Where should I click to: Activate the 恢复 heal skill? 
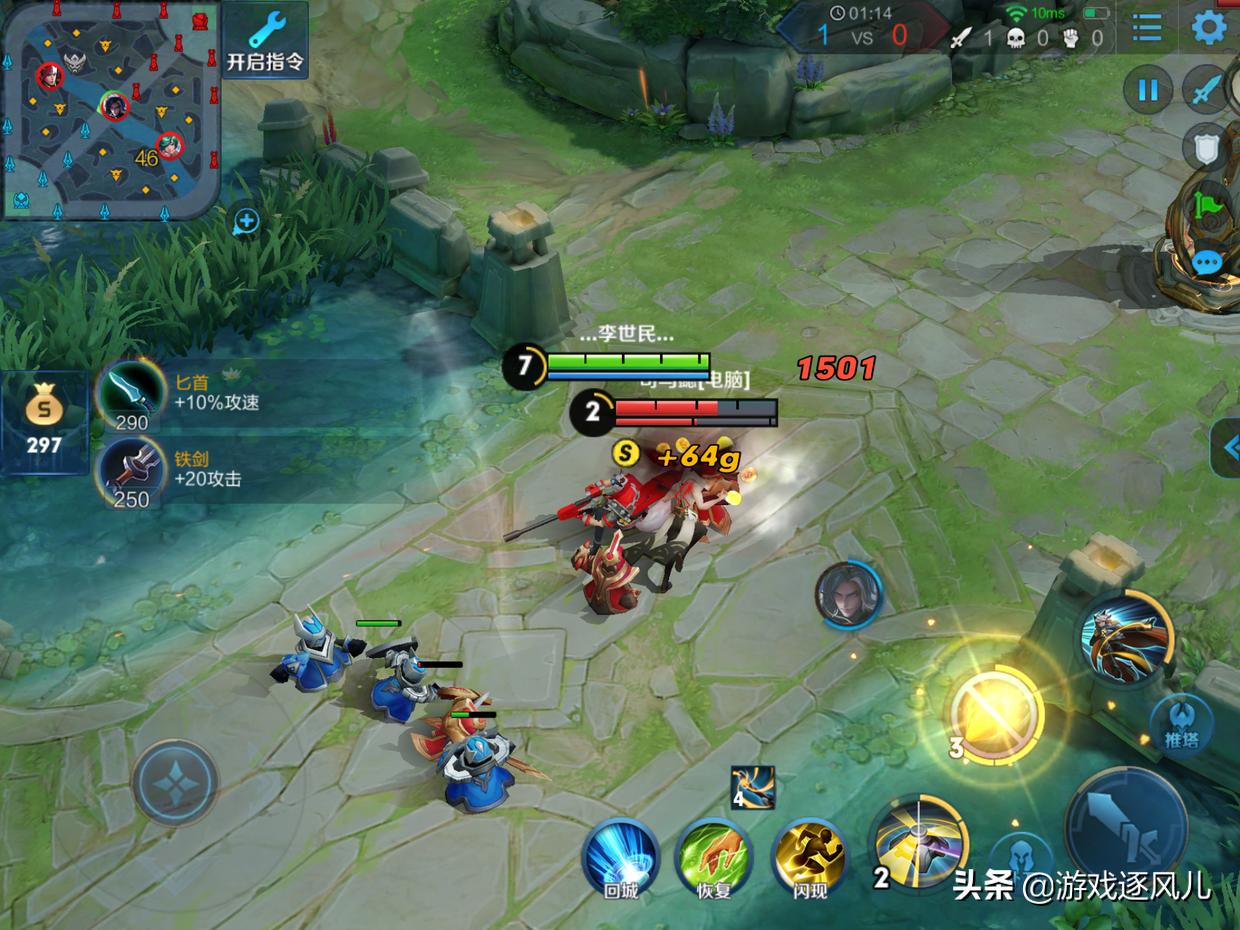click(x=714, y=857)
